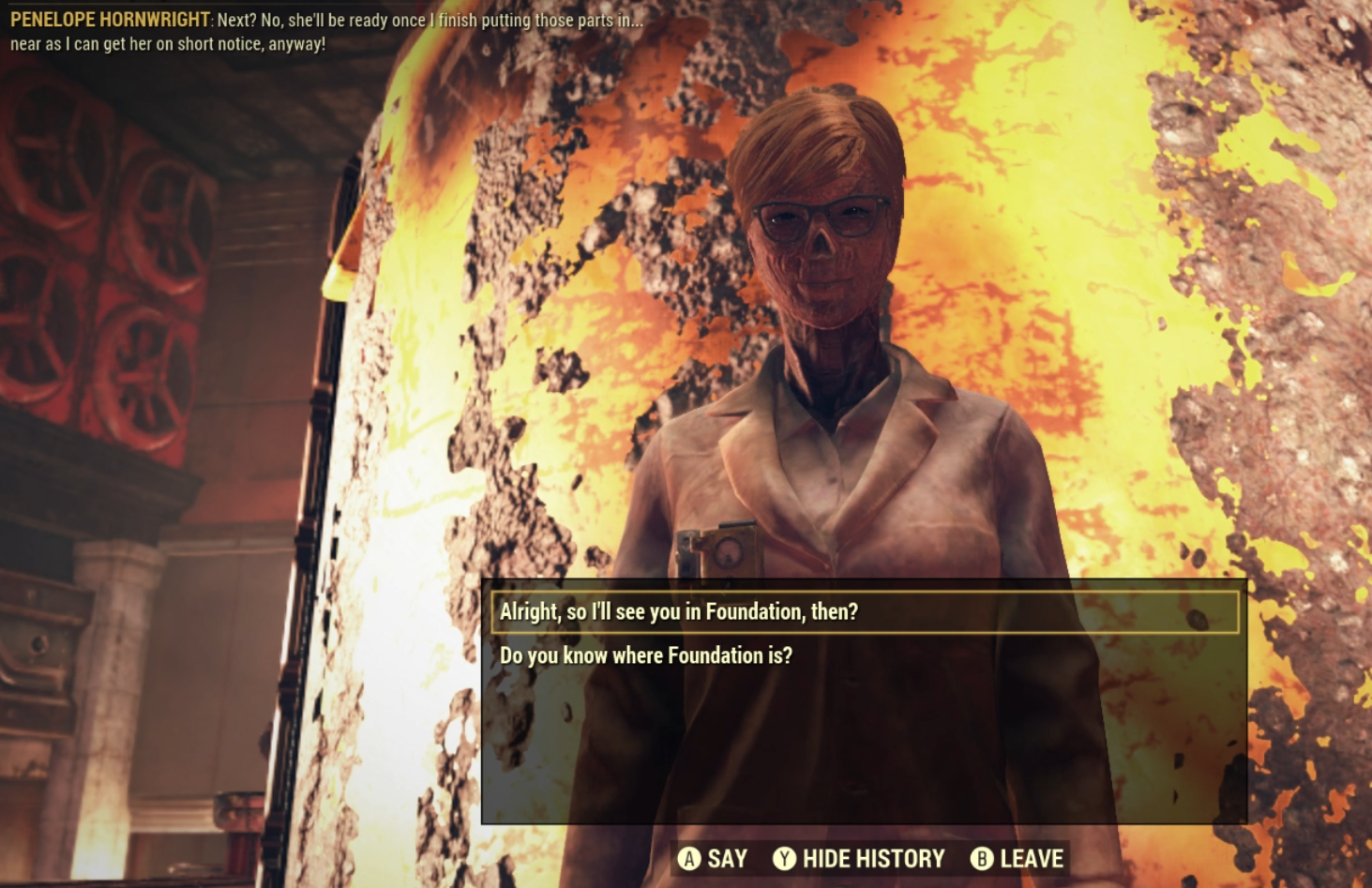
Task: Click the SAY label at the bottom
Action: point(726,857)
